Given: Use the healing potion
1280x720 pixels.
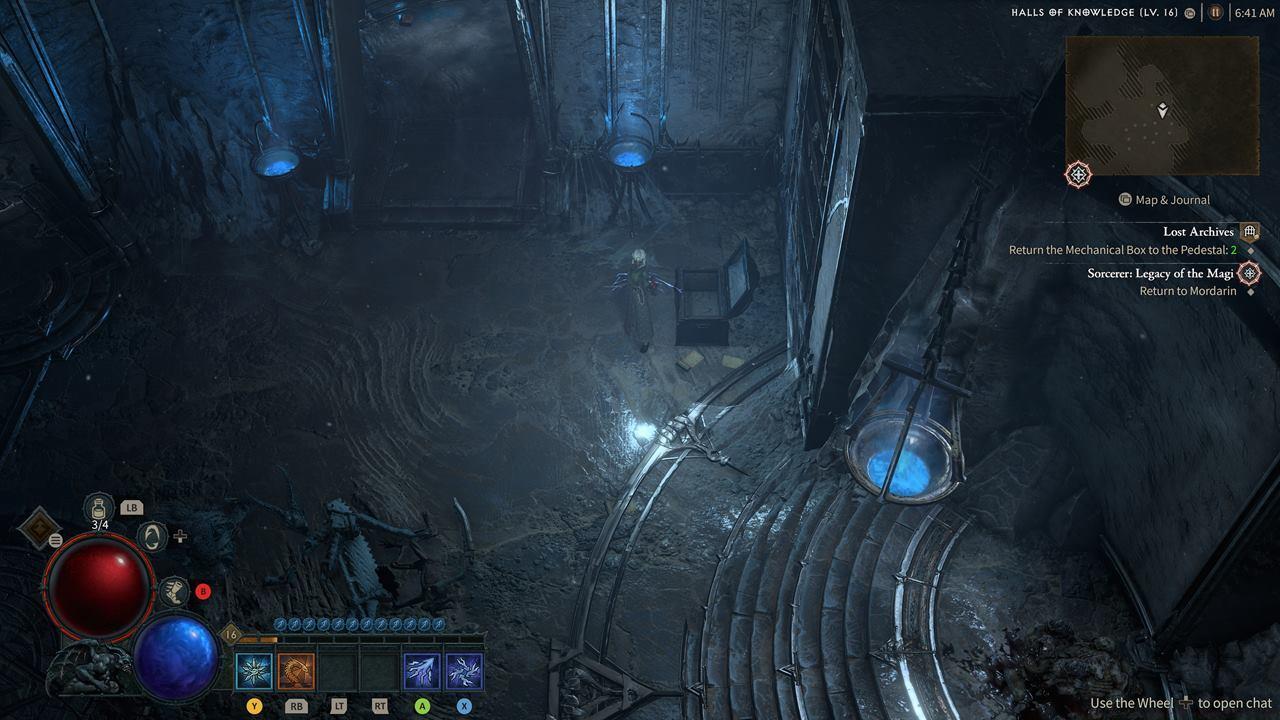Looking at the screenshot, I should pos(100,507).
